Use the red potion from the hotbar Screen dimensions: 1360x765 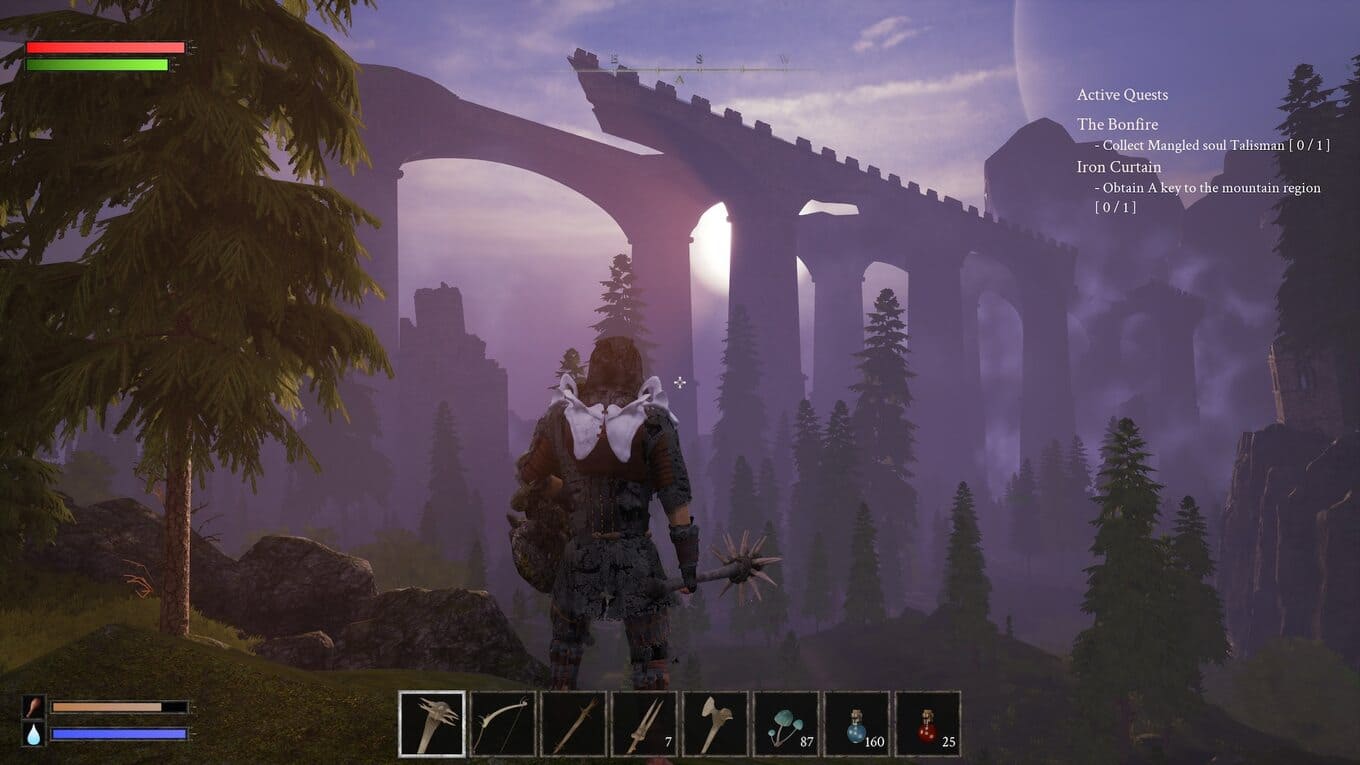pyautogui.click(x=928, y=724)
